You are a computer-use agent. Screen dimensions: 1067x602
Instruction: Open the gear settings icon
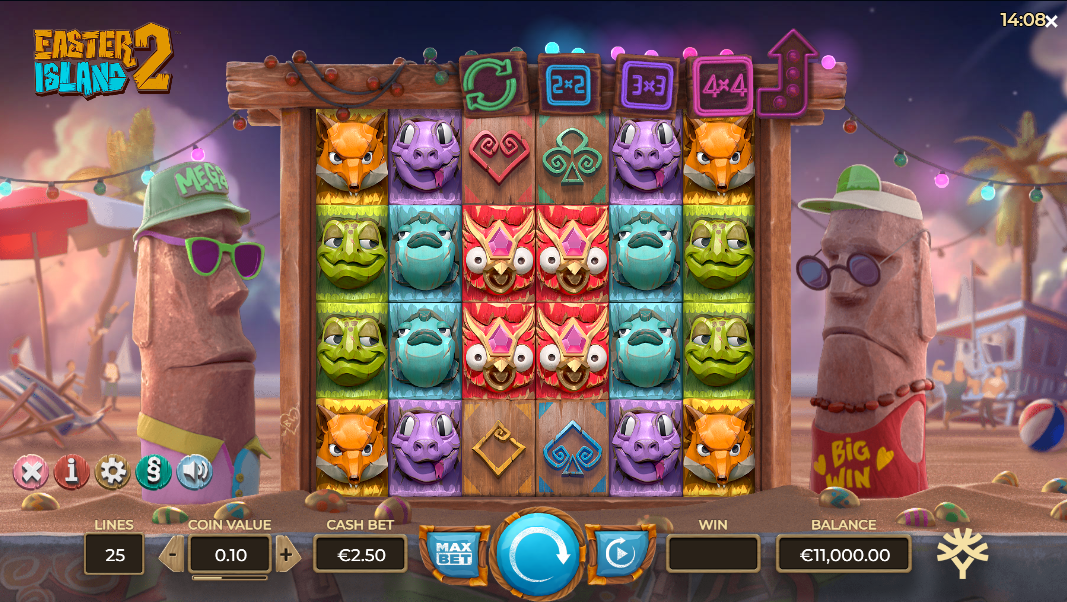pos(112,471)
